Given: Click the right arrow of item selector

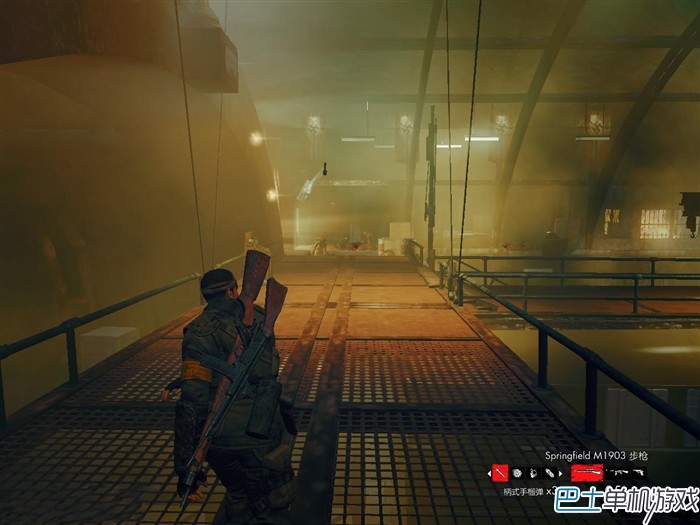Looking at the screenshot, I should 561,473.
